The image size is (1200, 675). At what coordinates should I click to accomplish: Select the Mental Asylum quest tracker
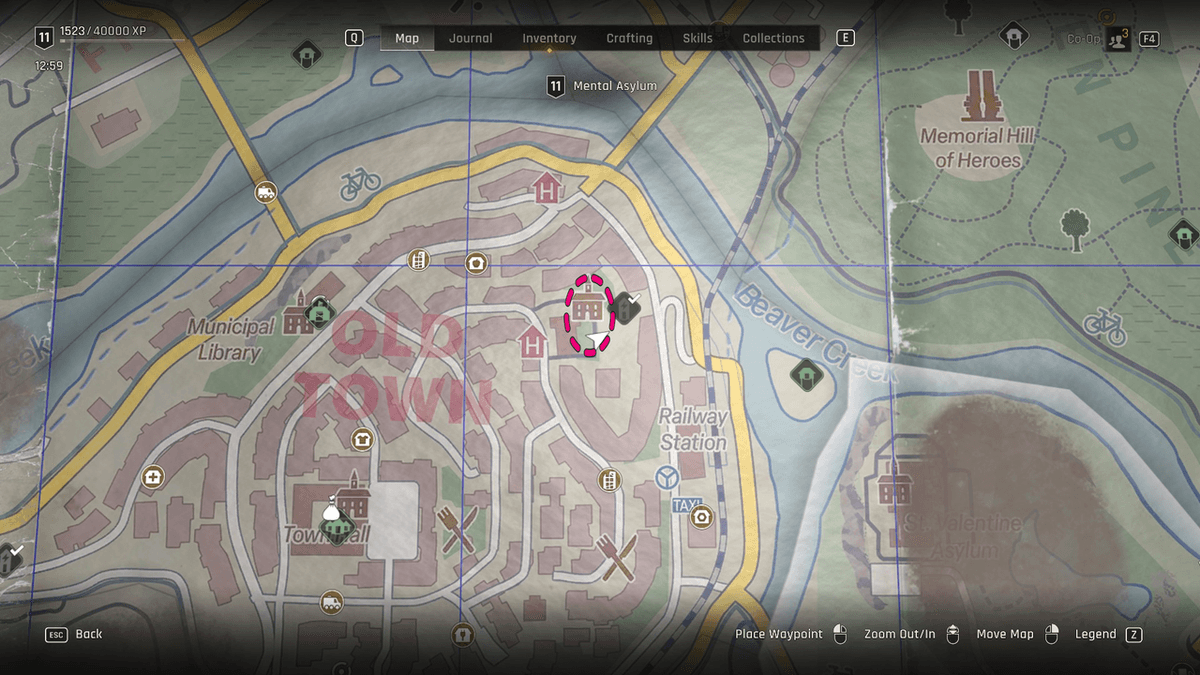click(603, 86)
